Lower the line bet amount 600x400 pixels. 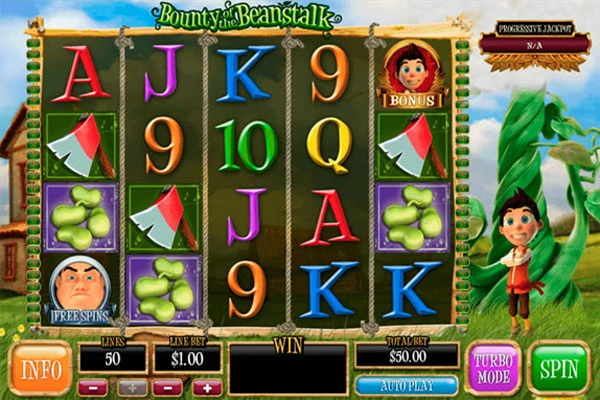[x=167, y=387]
